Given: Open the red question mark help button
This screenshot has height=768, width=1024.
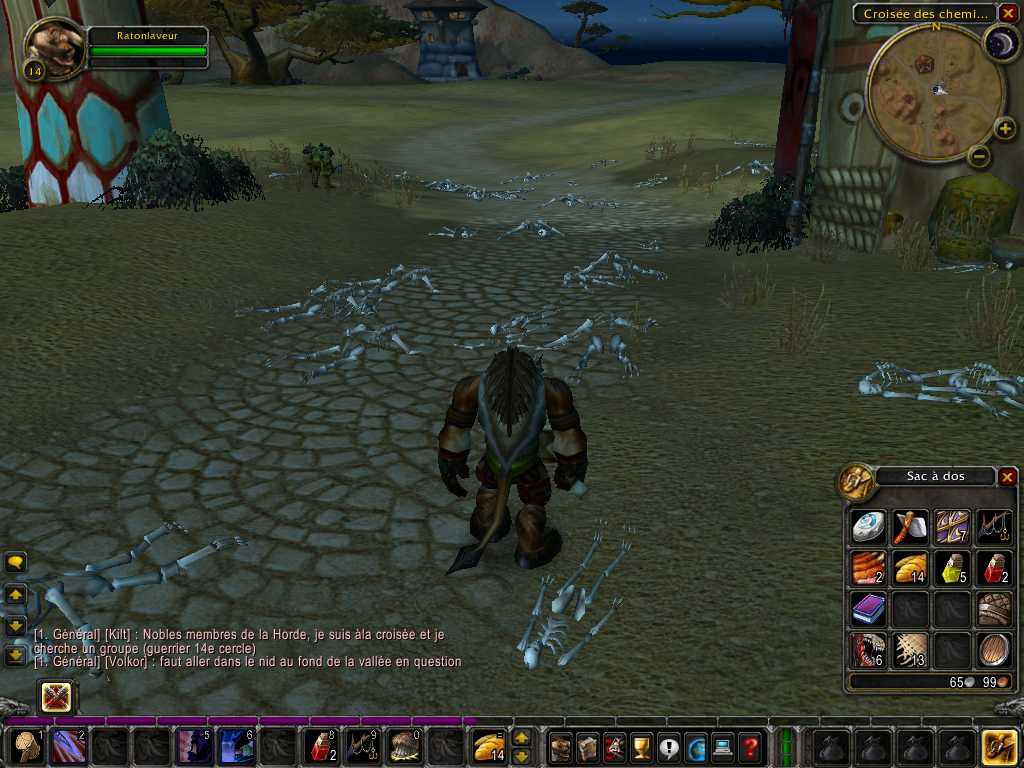Looking at the screenshot, I should [750, 747].
